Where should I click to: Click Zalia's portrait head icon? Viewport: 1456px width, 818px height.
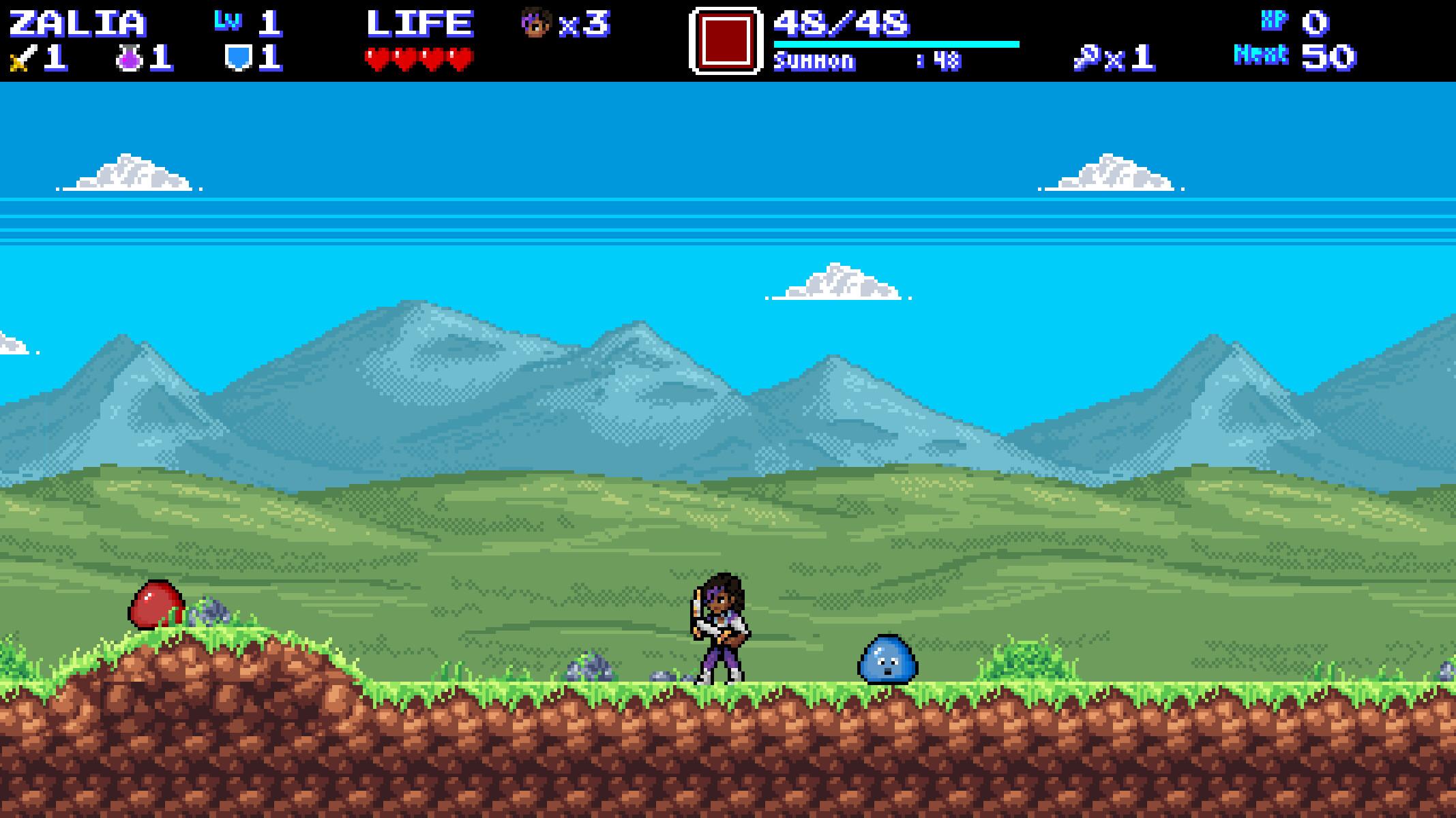[536, 22]
